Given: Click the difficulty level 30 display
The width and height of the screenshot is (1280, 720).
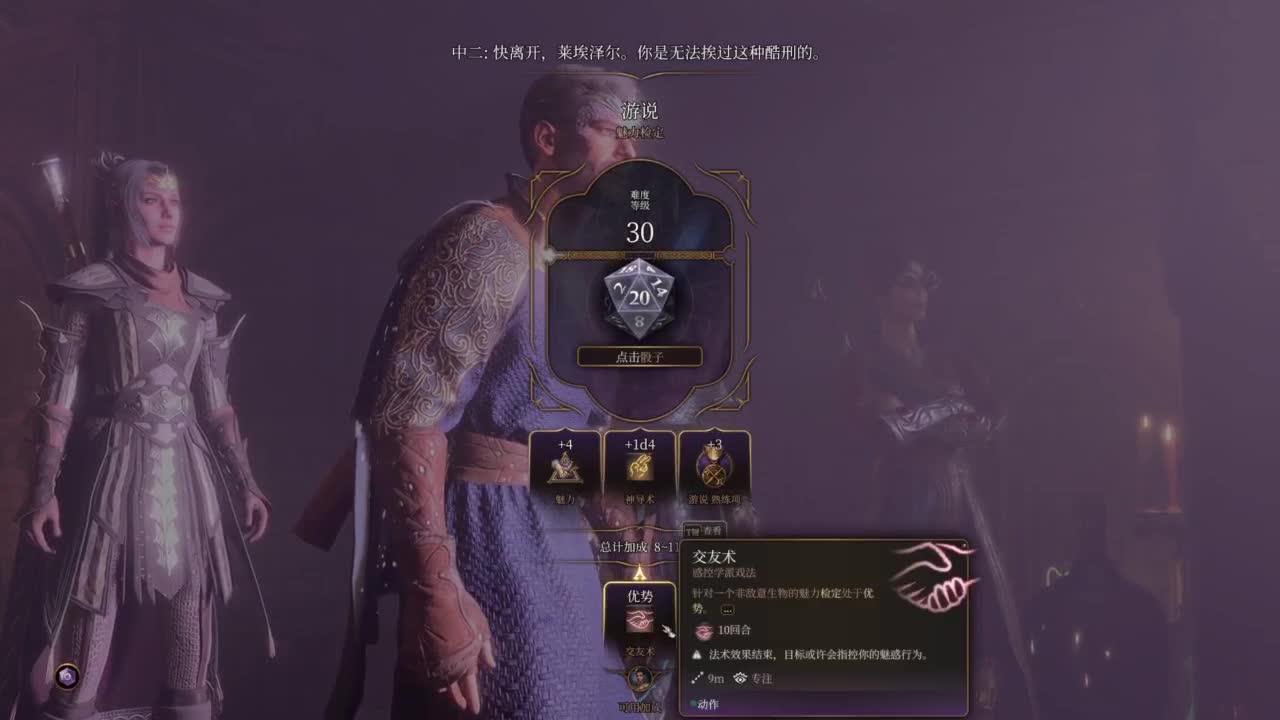Looking at the screenshot, I should pos(641,234).
